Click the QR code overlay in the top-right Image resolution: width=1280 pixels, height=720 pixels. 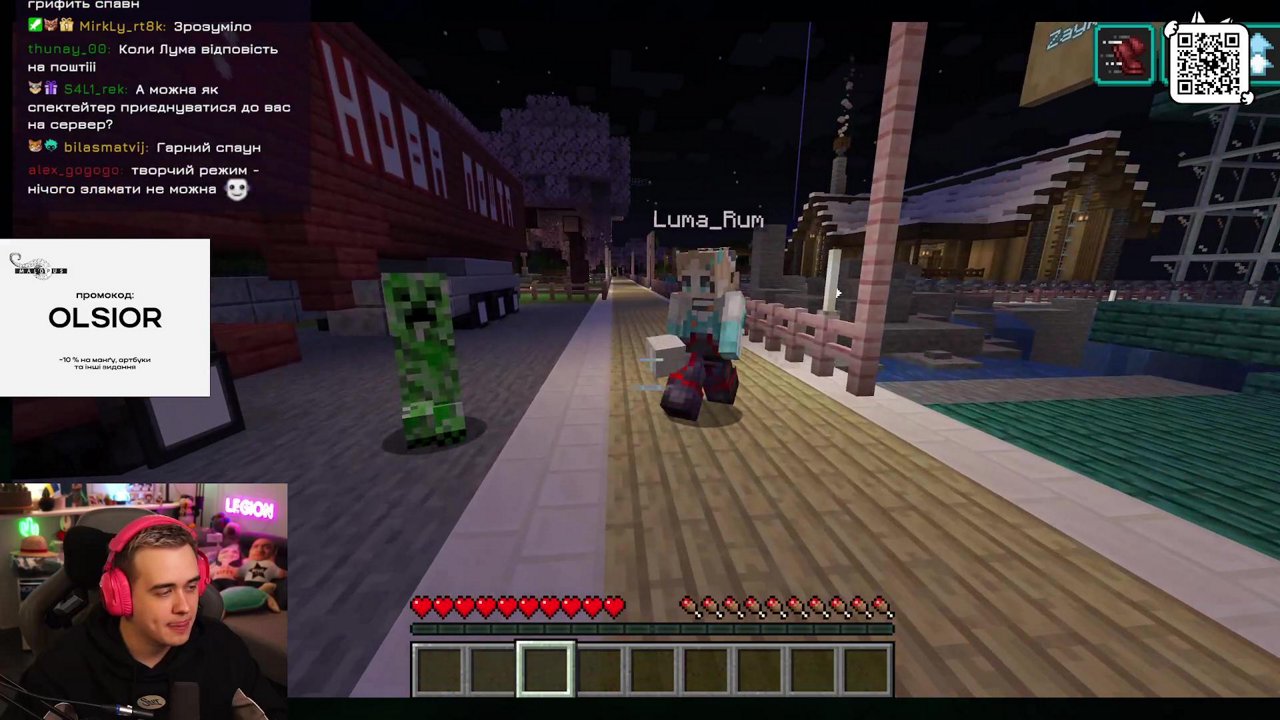coord(1209,63)
